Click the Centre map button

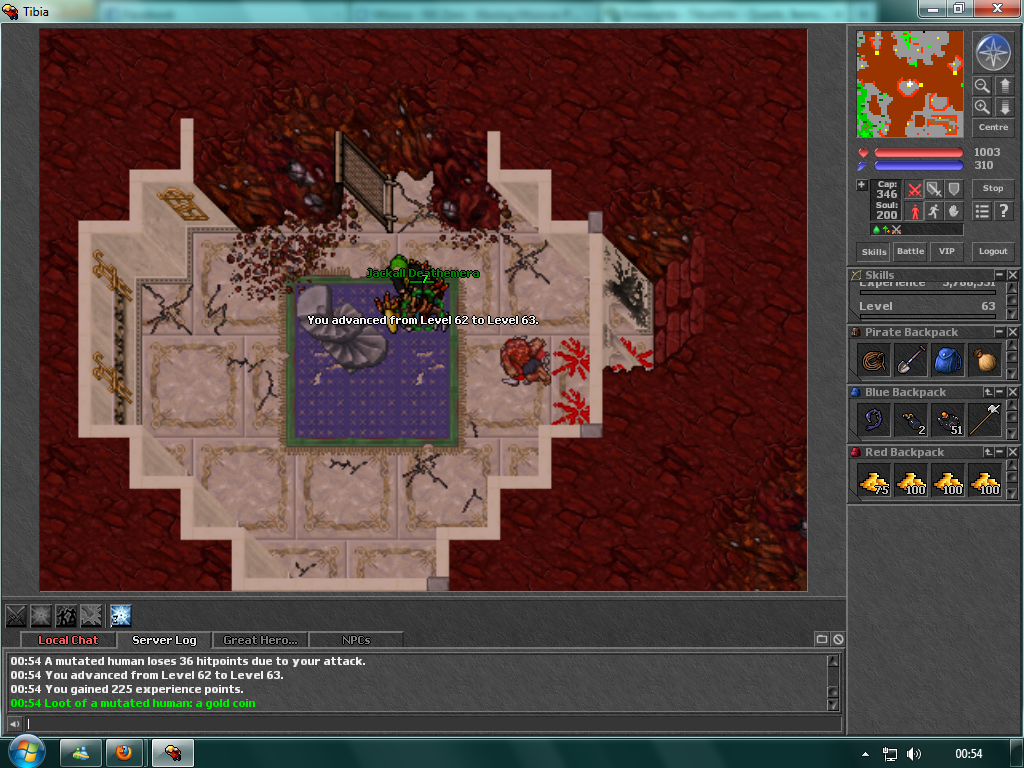tap(993, 128)
